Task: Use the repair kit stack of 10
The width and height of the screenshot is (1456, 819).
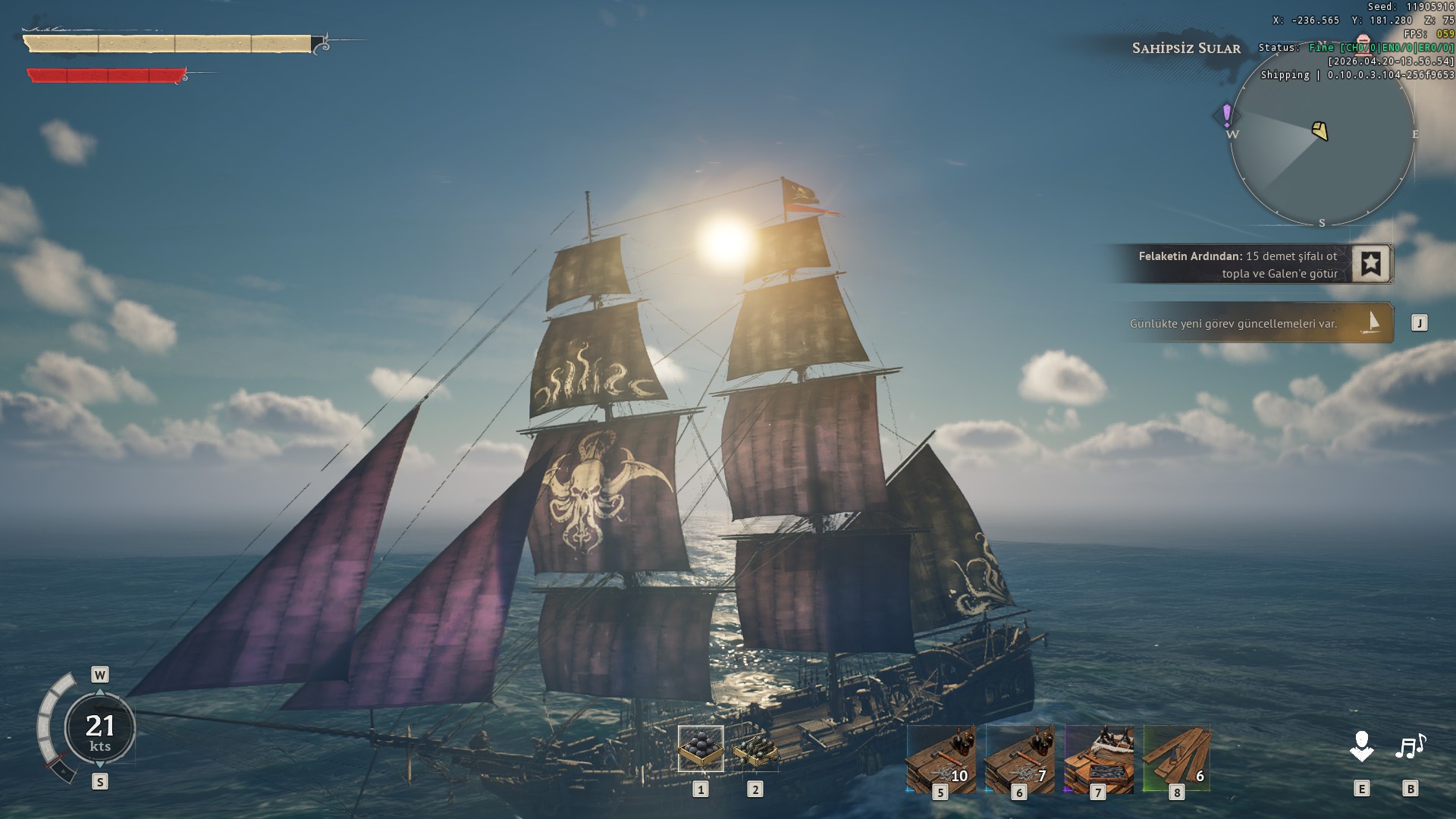Action: coord(941,758)
